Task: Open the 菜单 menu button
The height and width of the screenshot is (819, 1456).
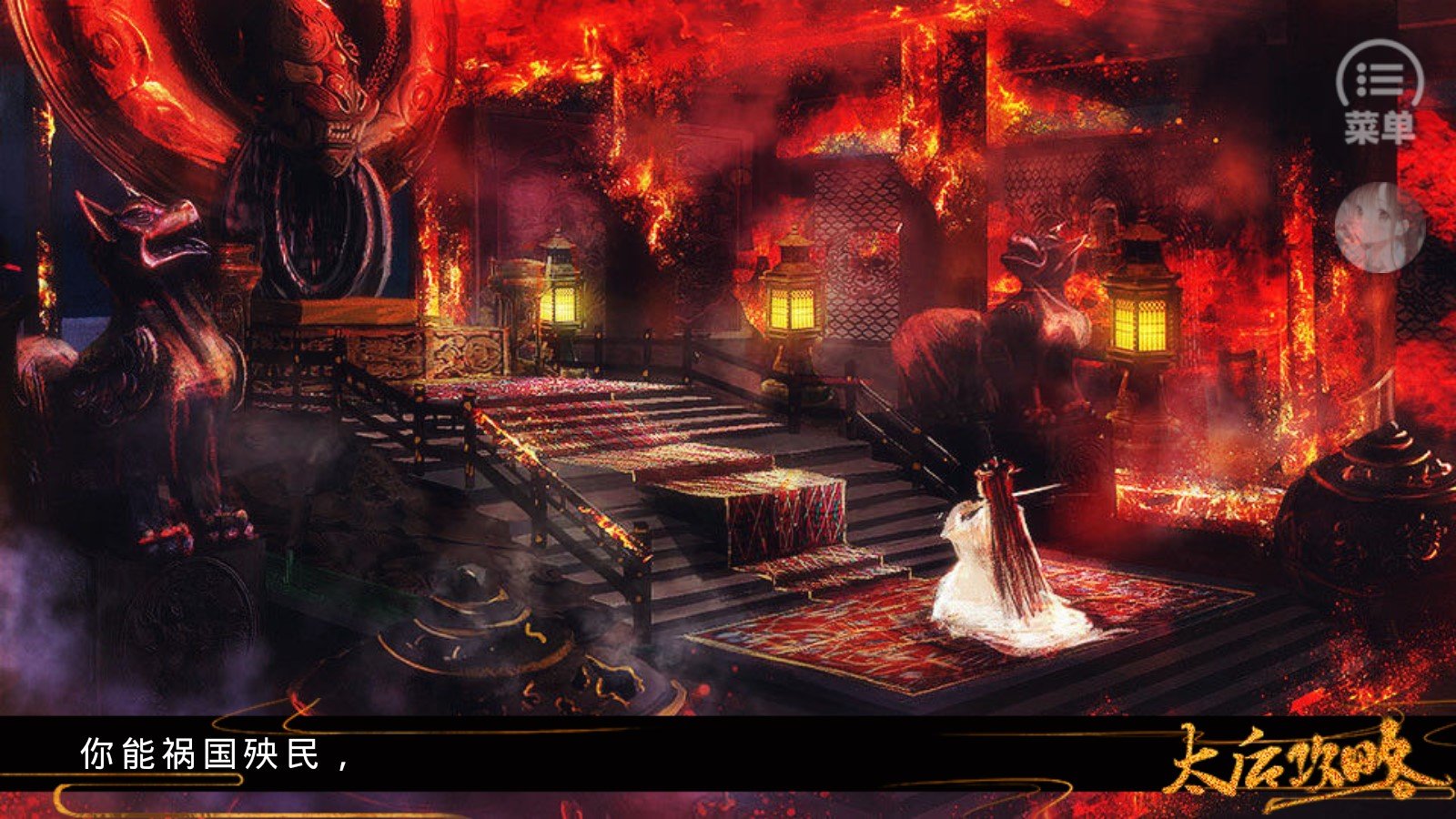Action: coord(1380,92)
